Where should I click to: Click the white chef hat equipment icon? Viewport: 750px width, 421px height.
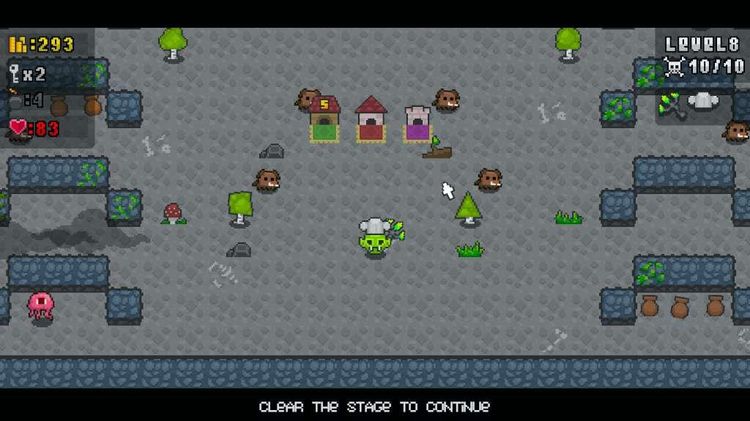(x=703, y=101)
